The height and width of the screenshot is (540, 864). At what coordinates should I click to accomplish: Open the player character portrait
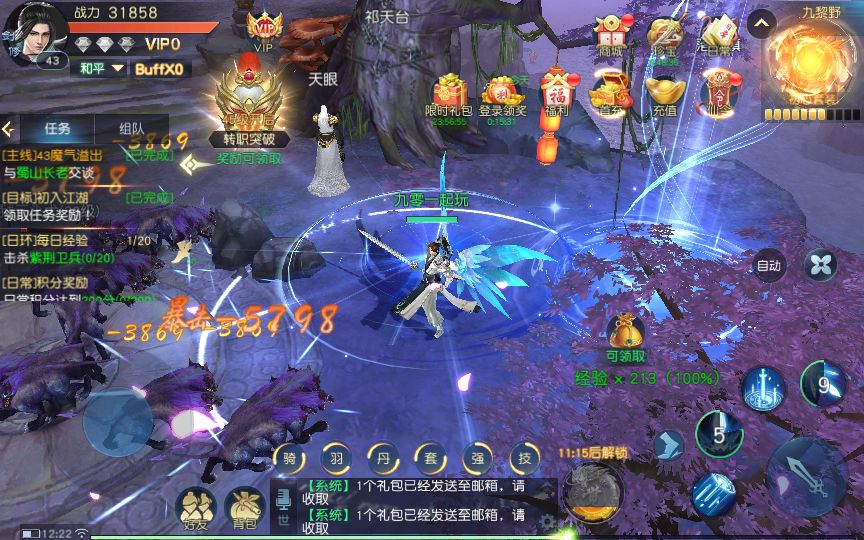point(34,32)
